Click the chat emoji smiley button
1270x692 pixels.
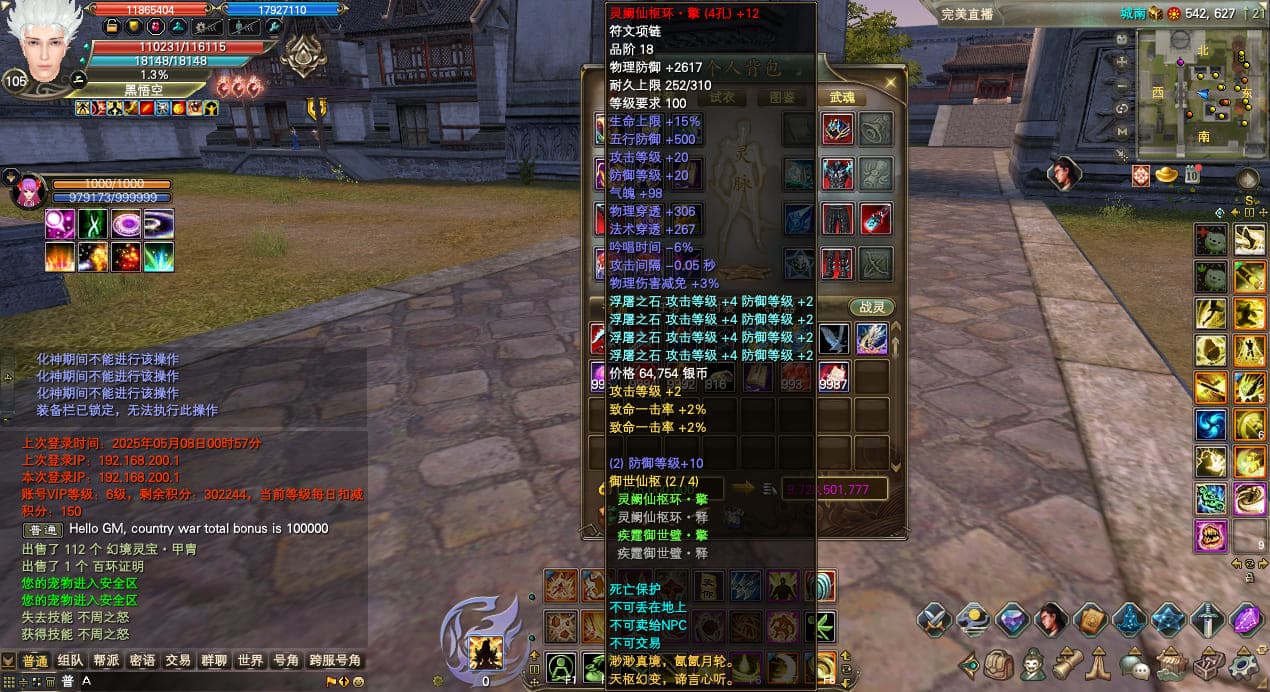point(343,681)
